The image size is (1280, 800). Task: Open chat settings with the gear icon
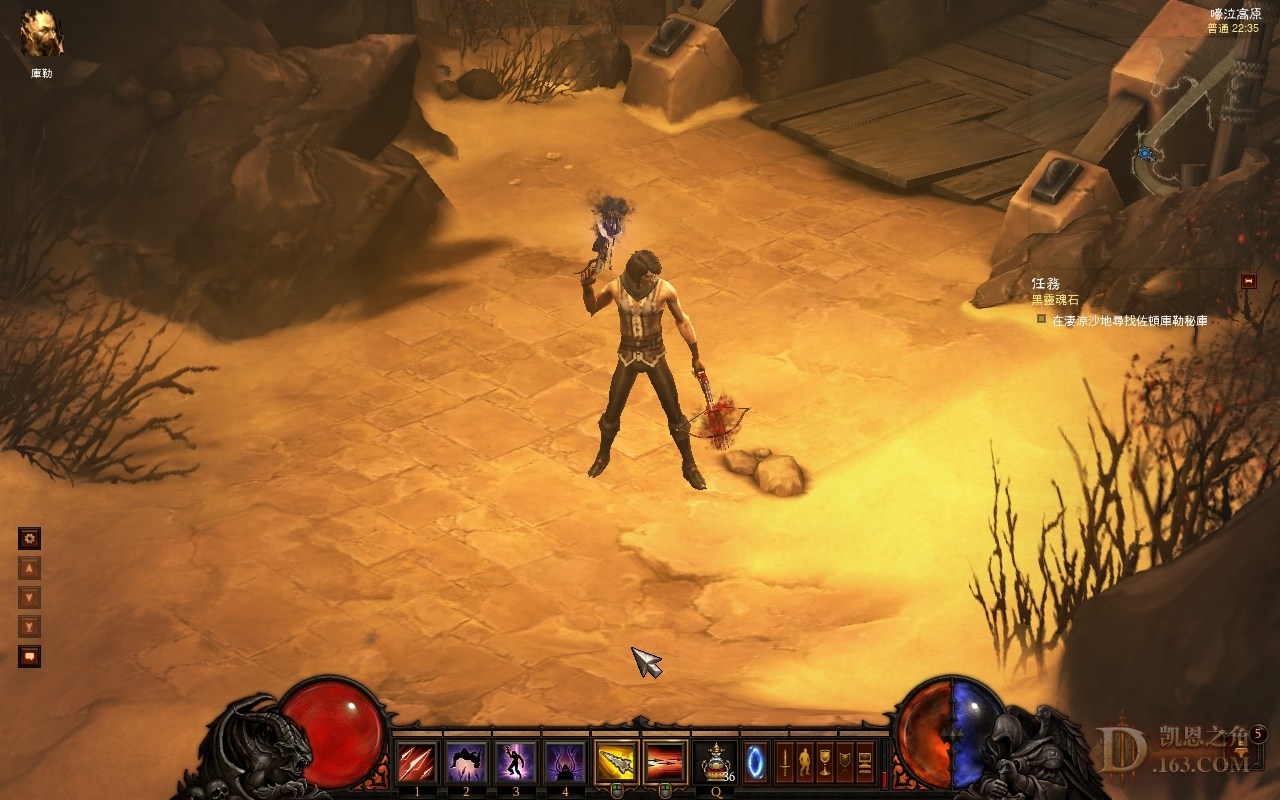pyautogui.click(x=30, y=539)
